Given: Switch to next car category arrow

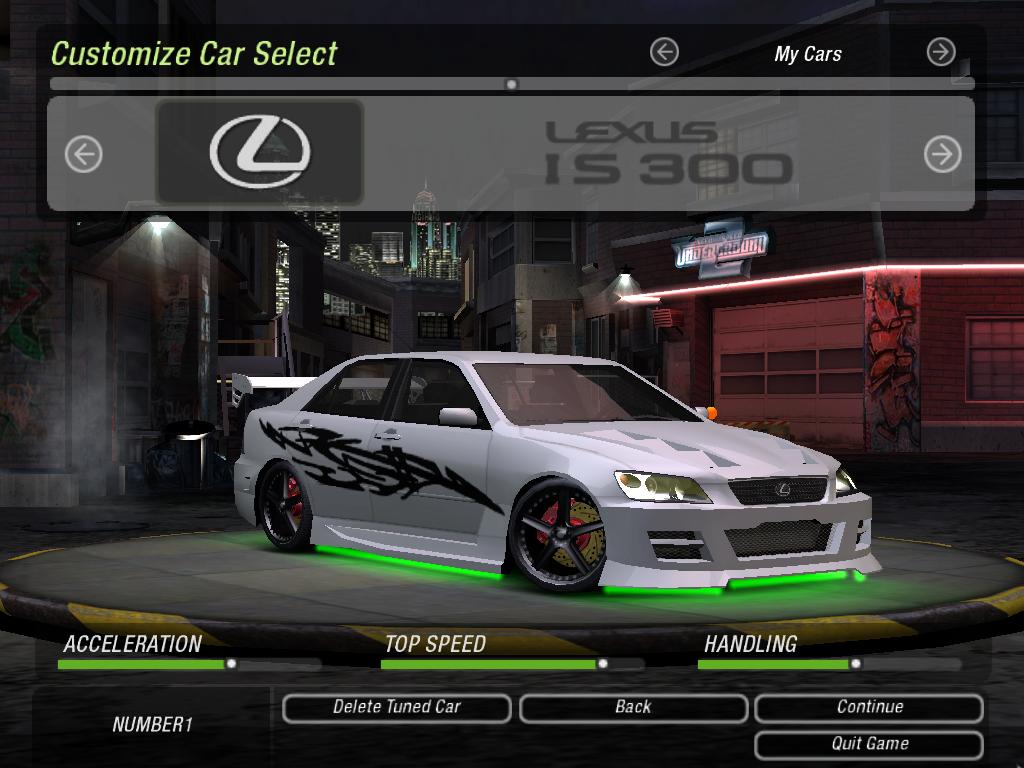Looking at the screenshot, I should (941, 52).
